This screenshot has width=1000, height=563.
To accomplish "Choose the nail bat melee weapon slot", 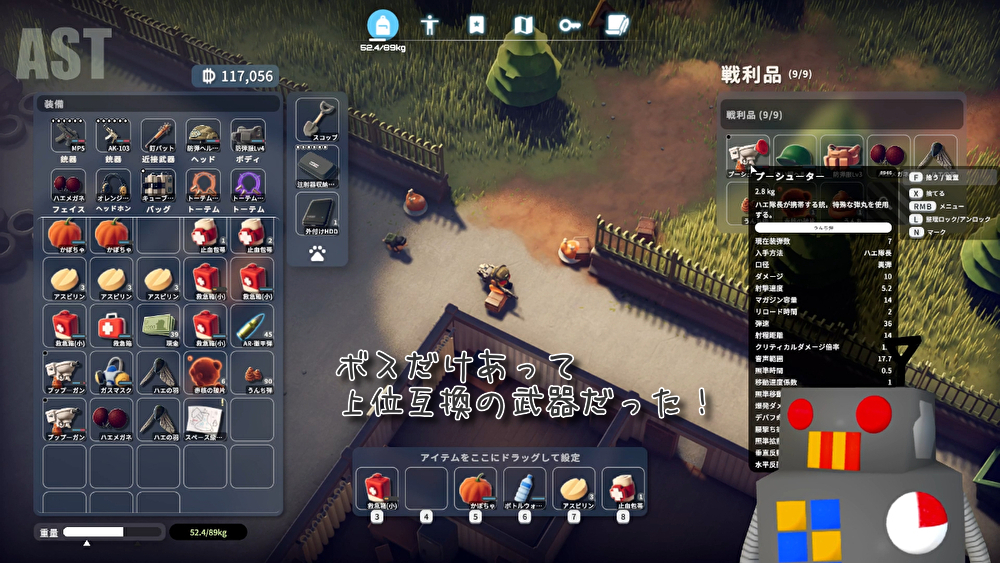I will click(x=158, y=136).
